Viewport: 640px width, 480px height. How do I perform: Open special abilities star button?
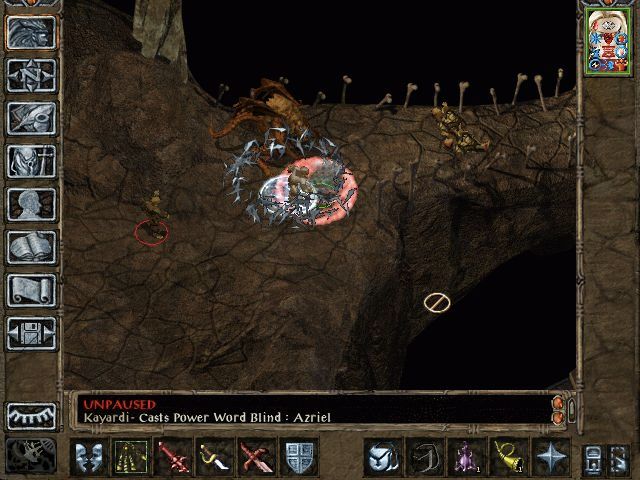(x=550, y=458)
